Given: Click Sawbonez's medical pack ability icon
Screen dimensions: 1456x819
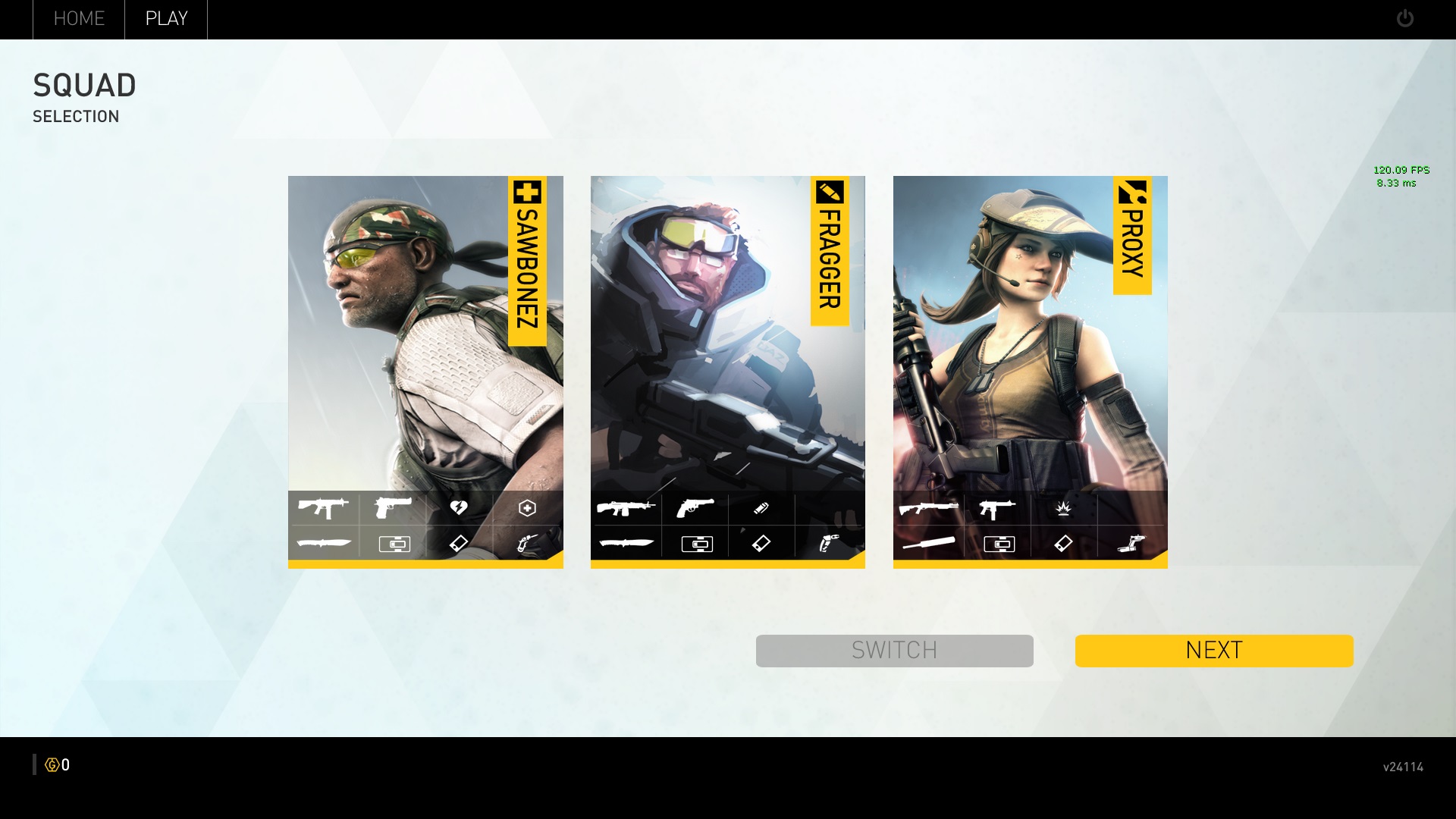Looking at the screenshot, I should (x=527, y=507).
